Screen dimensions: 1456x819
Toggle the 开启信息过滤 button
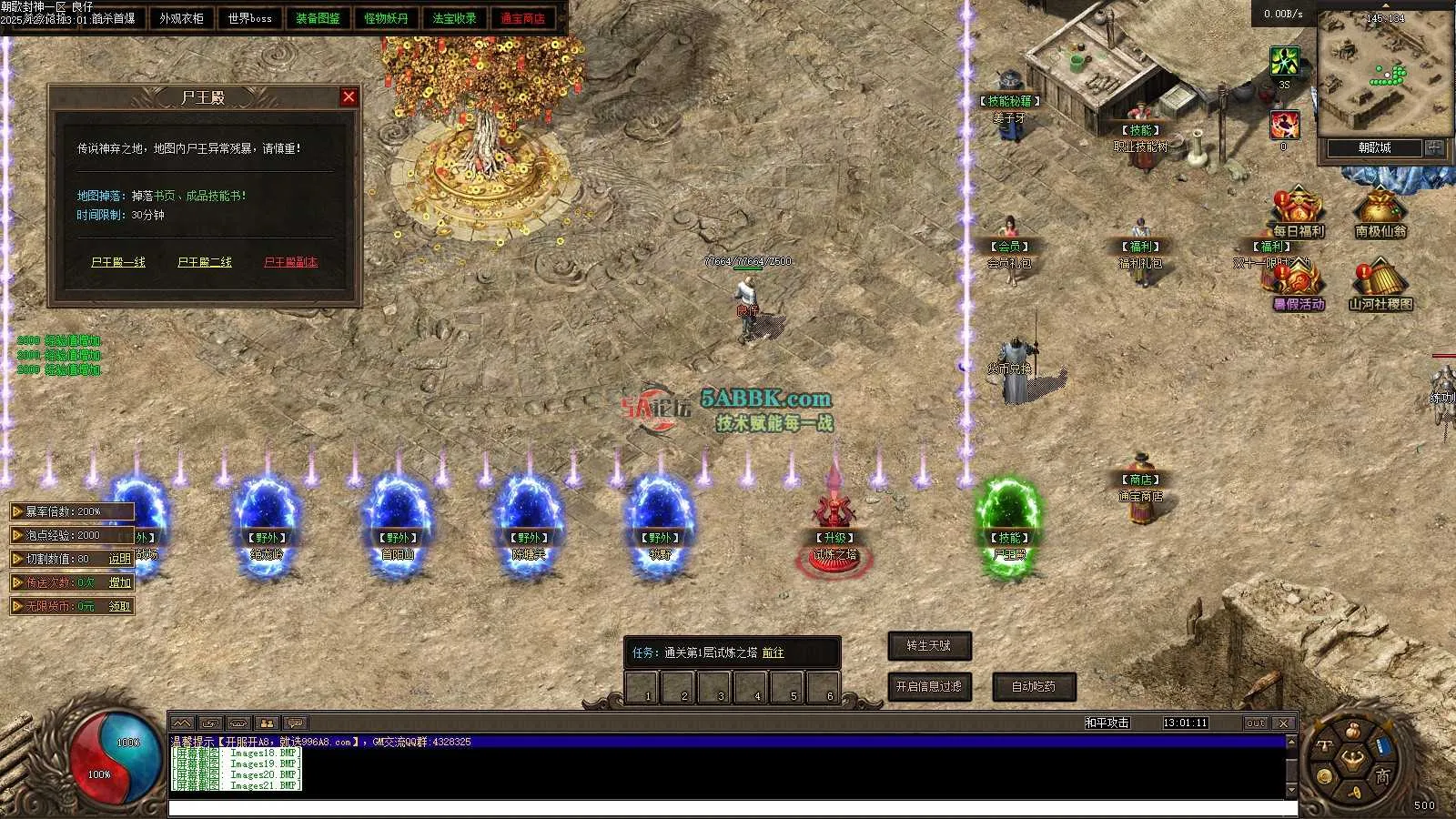coord(929,686)
